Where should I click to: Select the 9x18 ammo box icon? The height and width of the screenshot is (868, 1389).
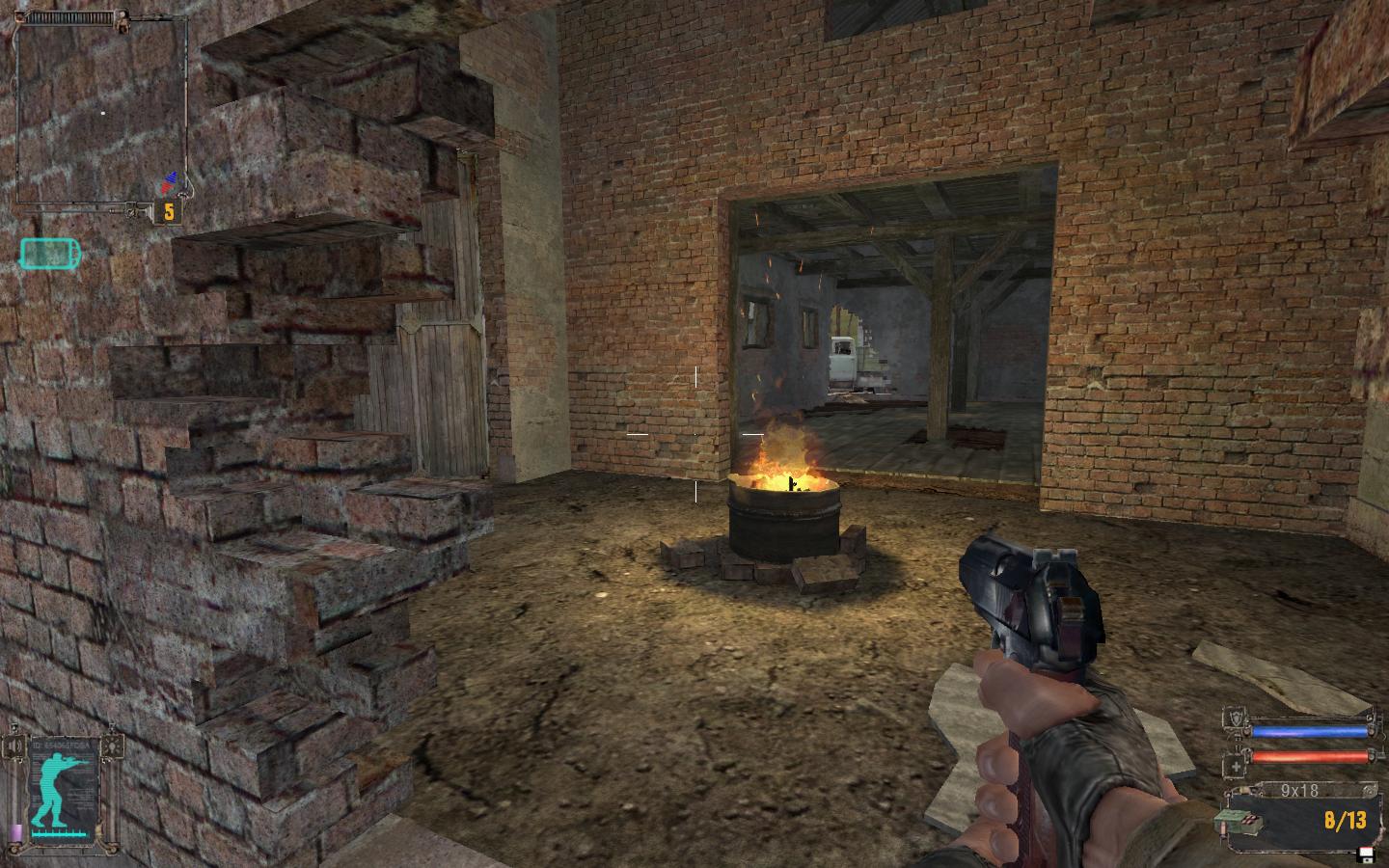tap(1238, 821)
